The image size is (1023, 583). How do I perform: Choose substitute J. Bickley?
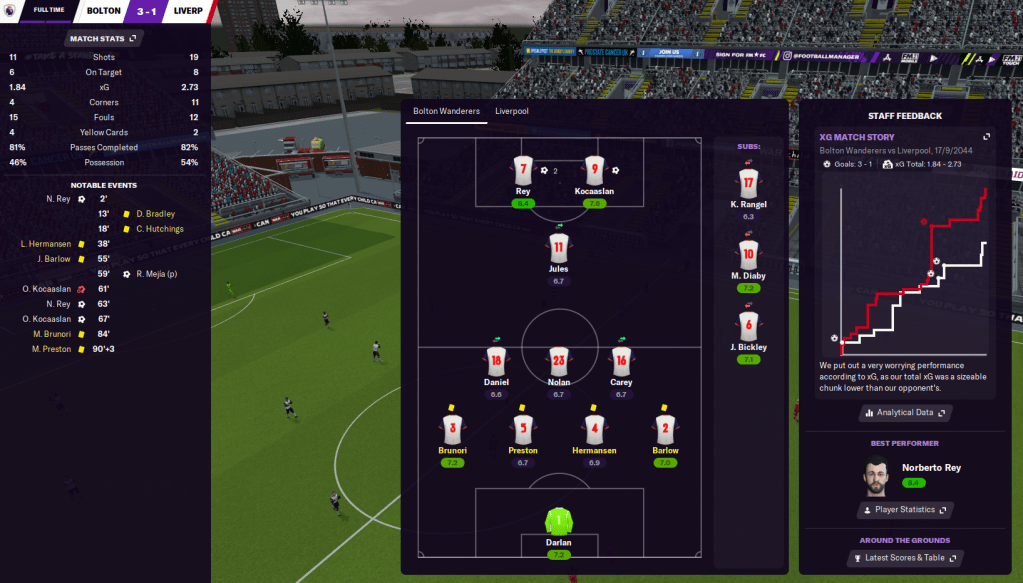748,326
